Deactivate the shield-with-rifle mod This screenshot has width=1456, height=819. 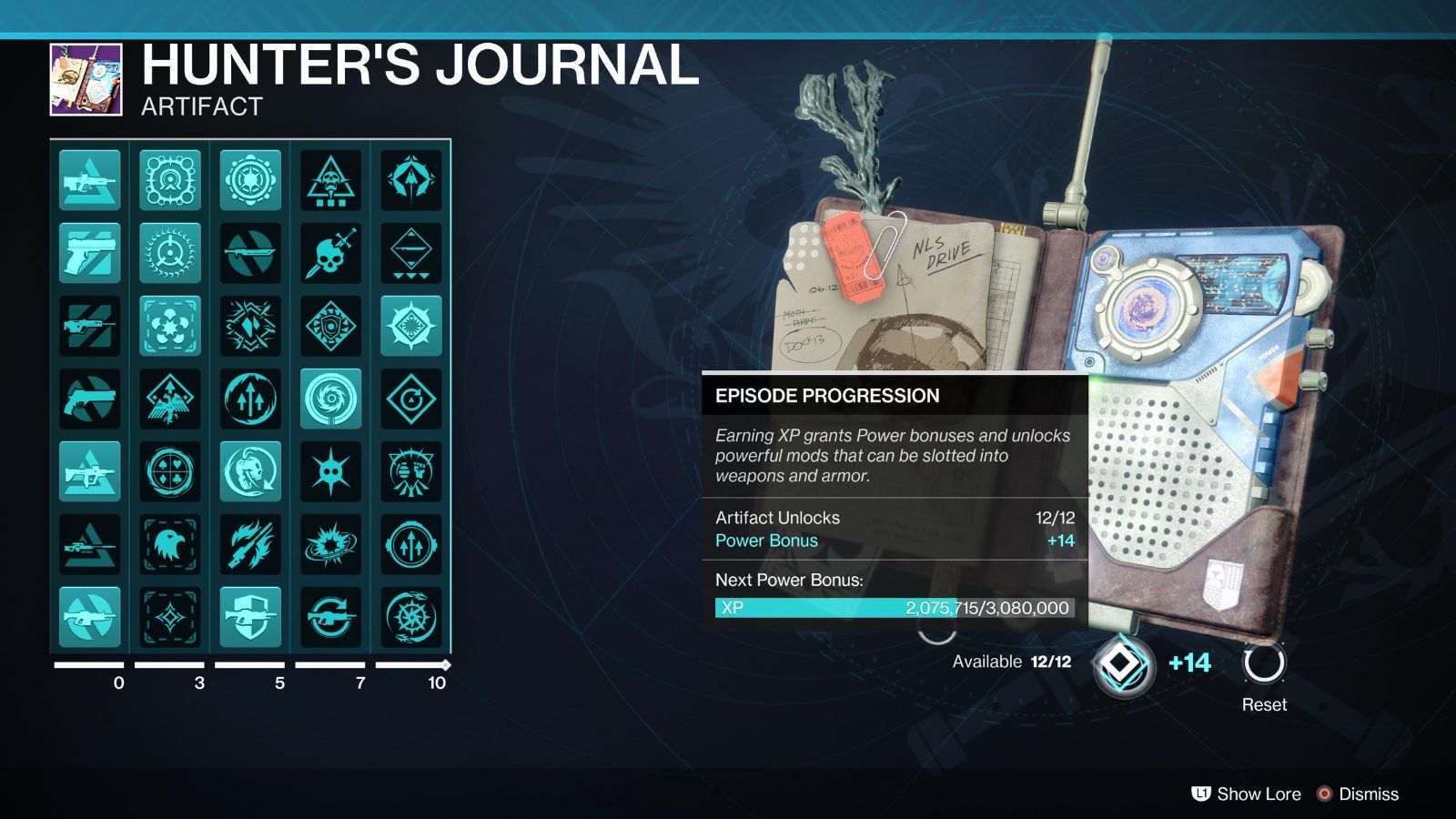(x=249, y=617)
